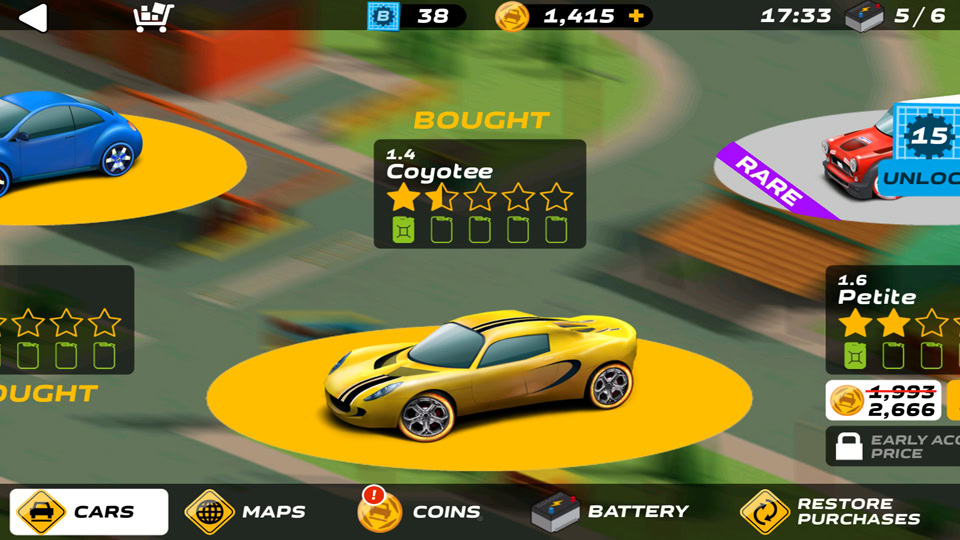
Task: Tap the Early Access Price lock
Action: 849,446
